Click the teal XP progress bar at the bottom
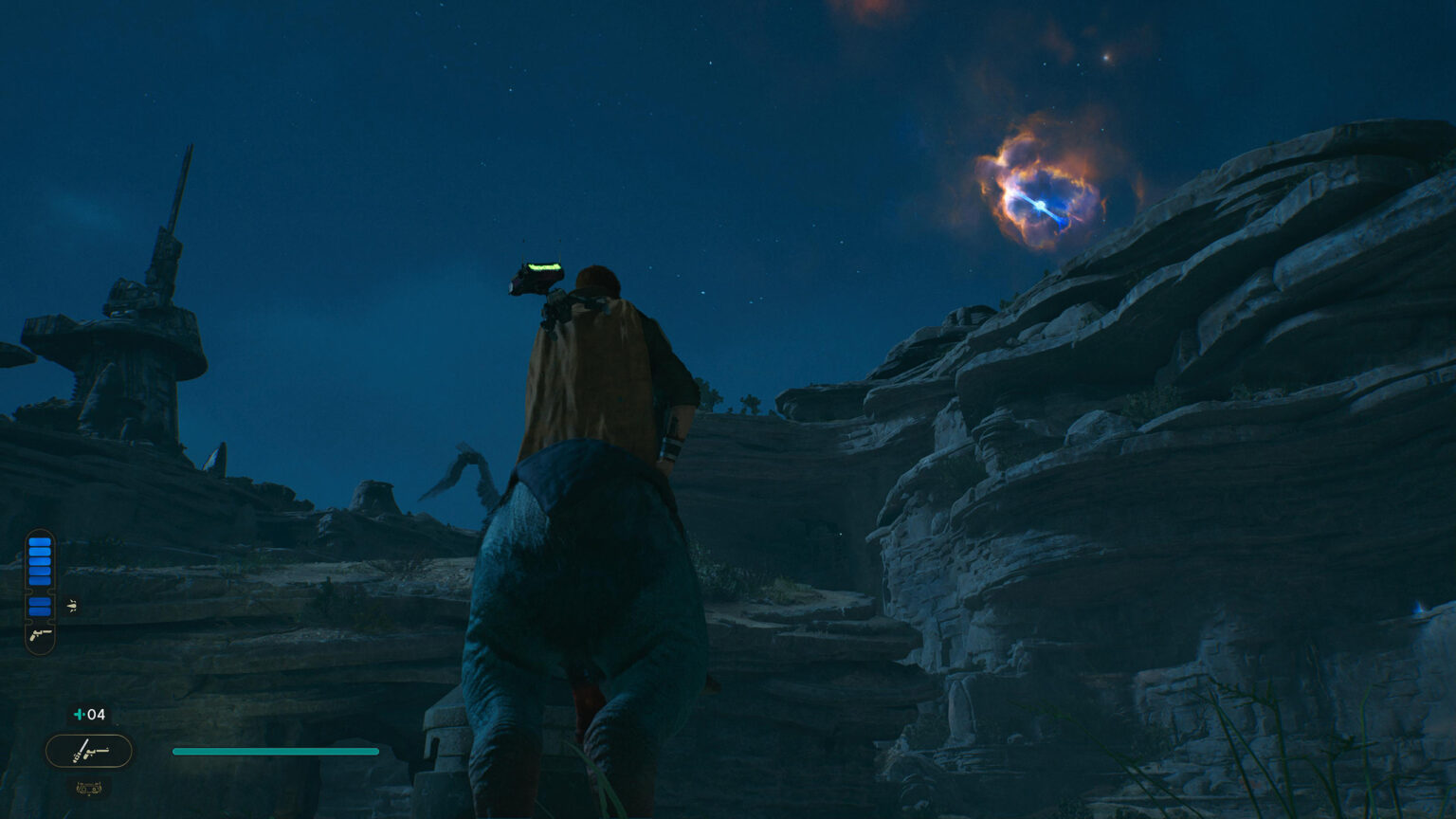The width and height of the screenshot is (1456, 819). click(x=274, y=751)
